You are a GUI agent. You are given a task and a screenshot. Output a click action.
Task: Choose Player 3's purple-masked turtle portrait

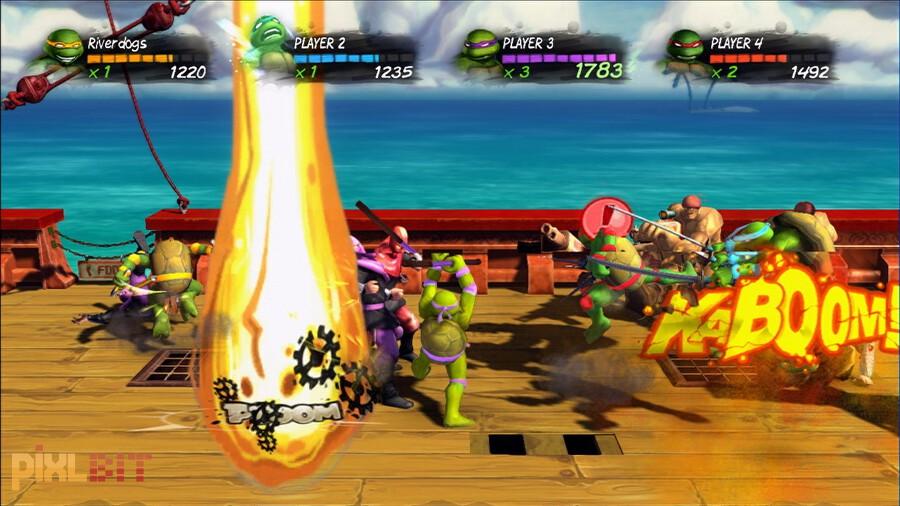pos(478,50)
